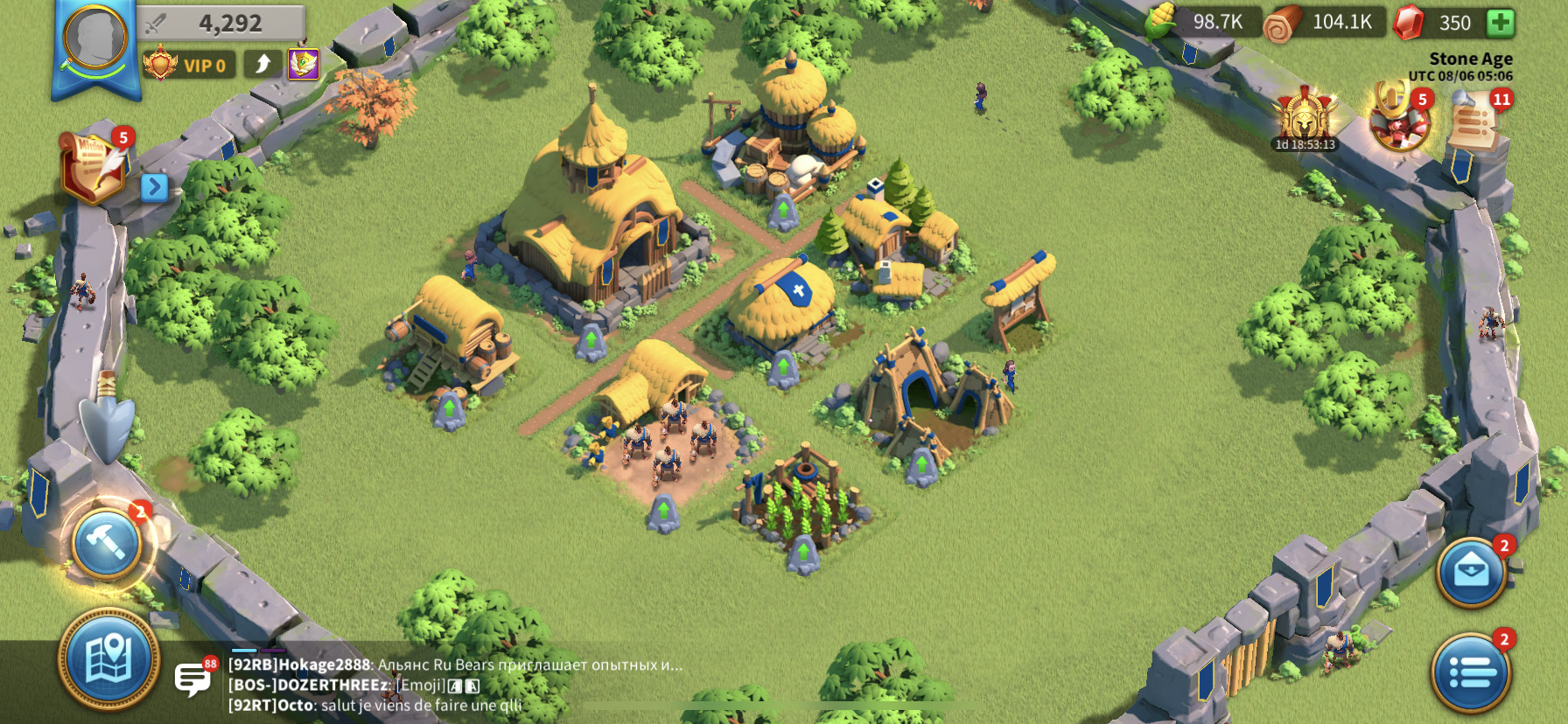Open the purple winged boost icon
The image size is (1568, 724).
click(x=304, y=64)
